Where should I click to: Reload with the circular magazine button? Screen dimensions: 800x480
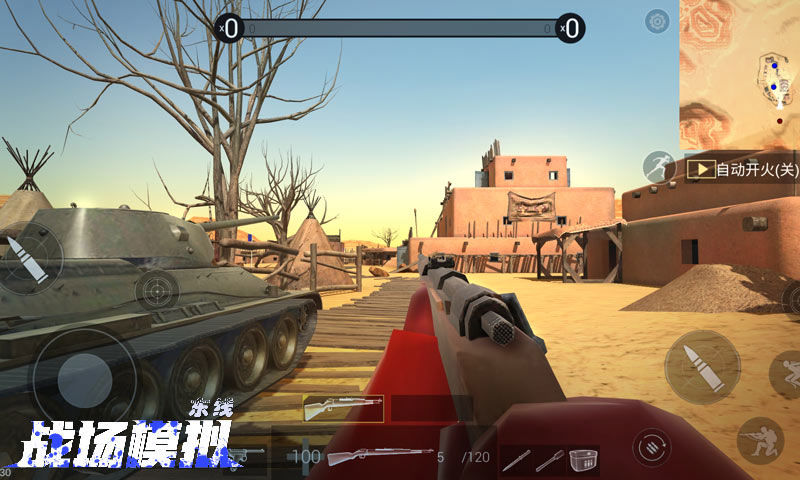coord(652,444)
